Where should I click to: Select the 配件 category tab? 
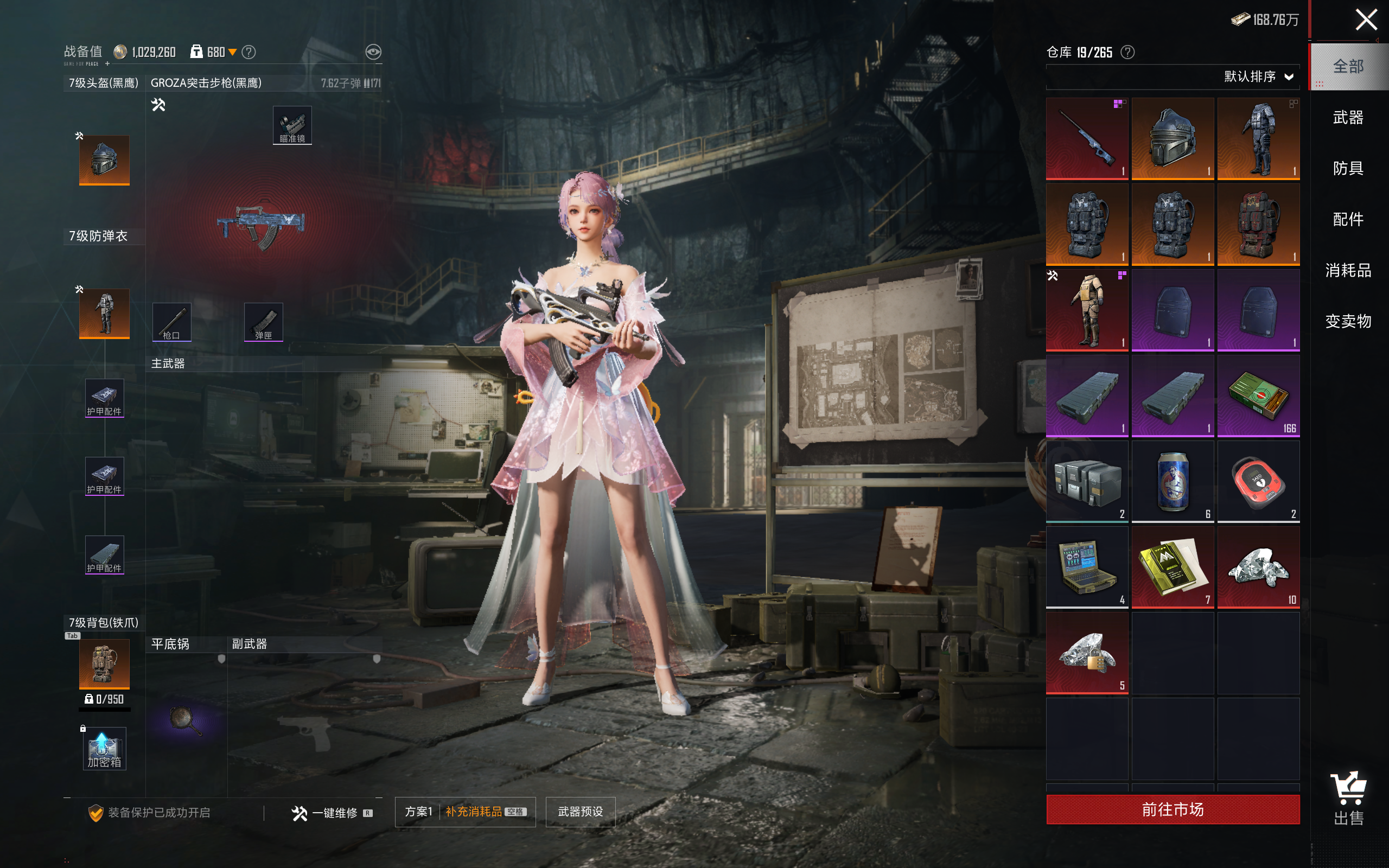point(1348,219)
